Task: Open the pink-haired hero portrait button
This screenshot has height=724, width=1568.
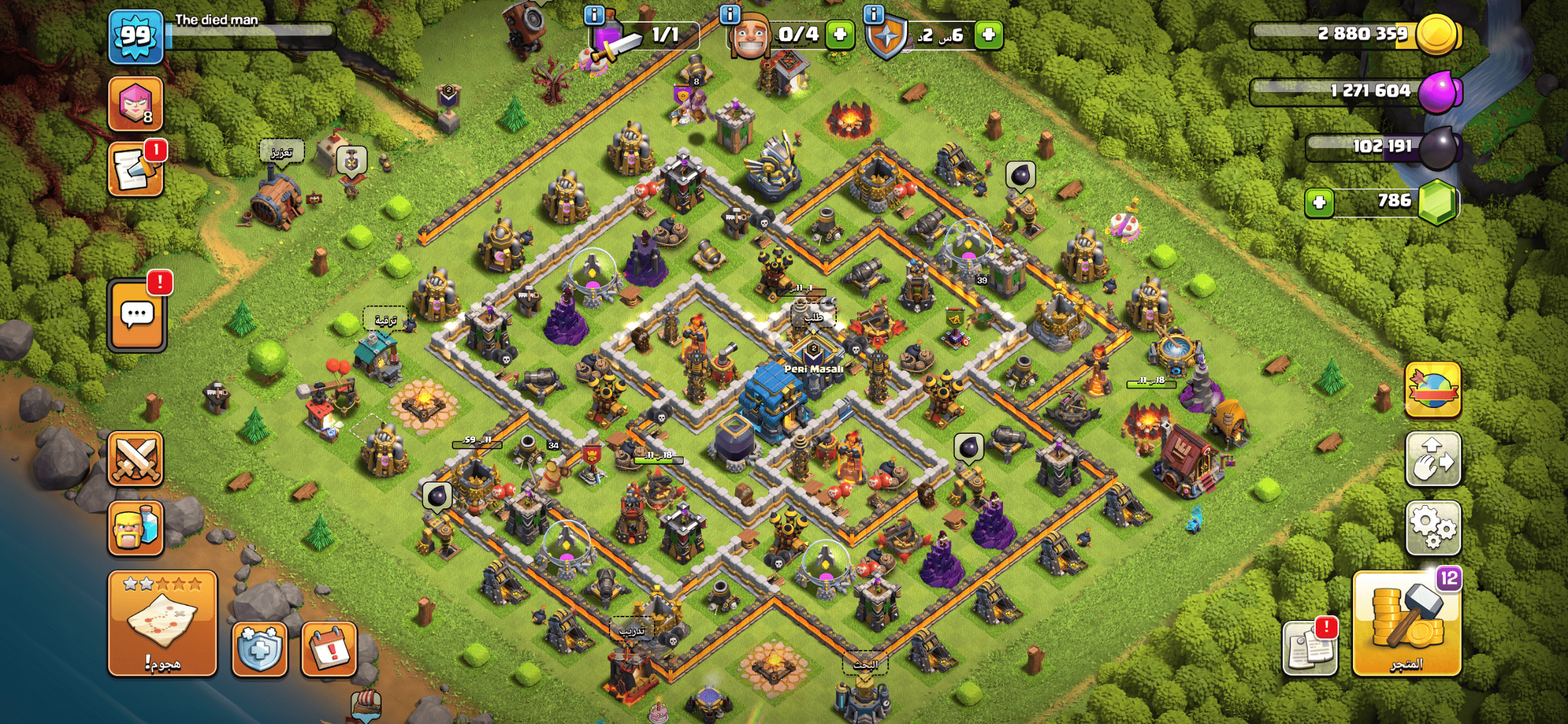Action: tap(135, 103)
